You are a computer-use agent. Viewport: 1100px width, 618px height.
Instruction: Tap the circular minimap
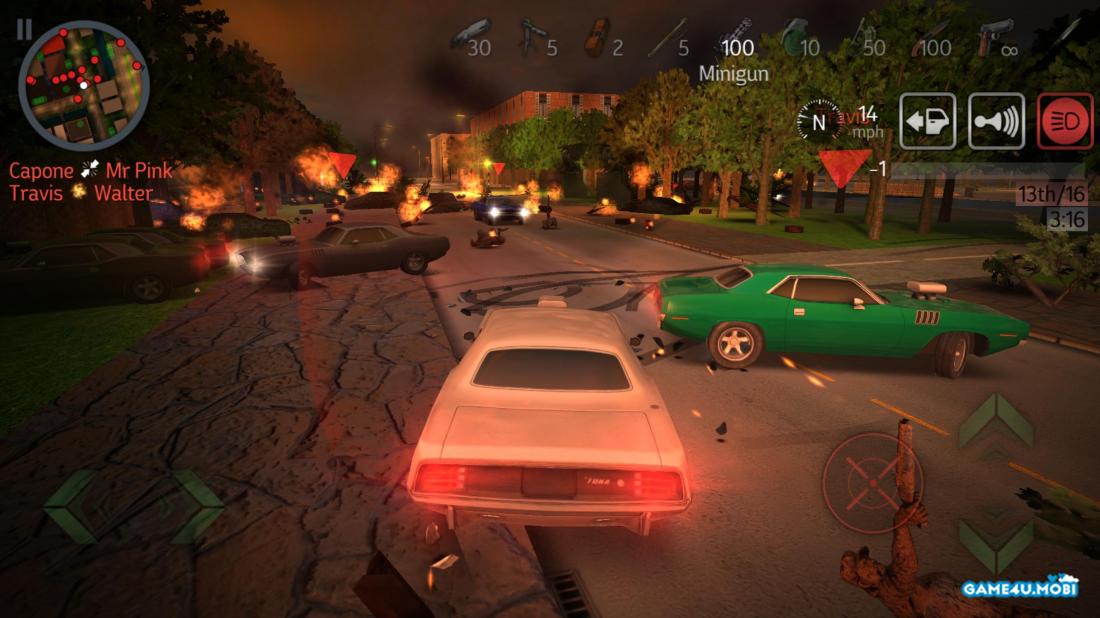click(84, 85)
